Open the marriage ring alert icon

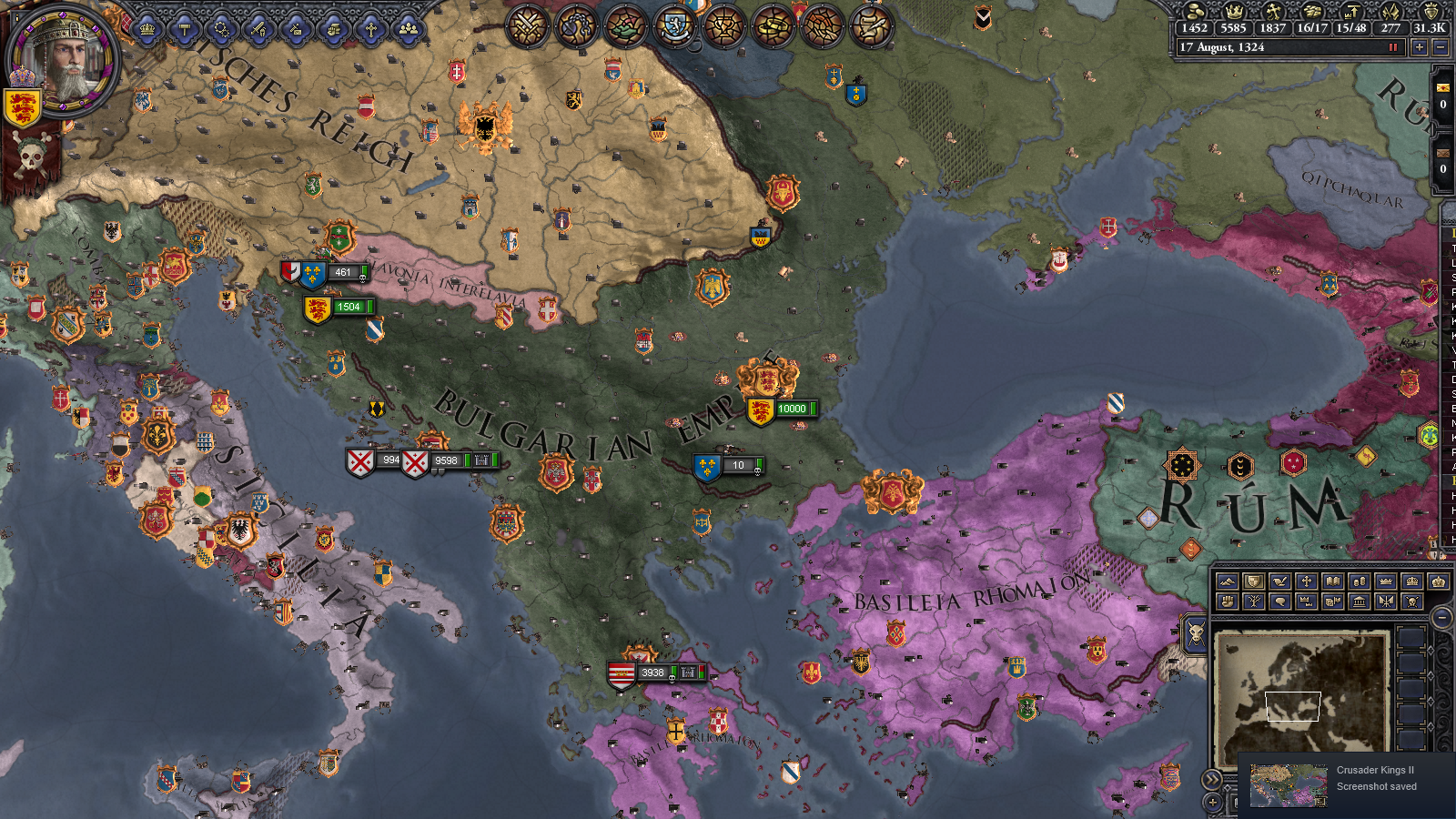(x=774, y=25)
